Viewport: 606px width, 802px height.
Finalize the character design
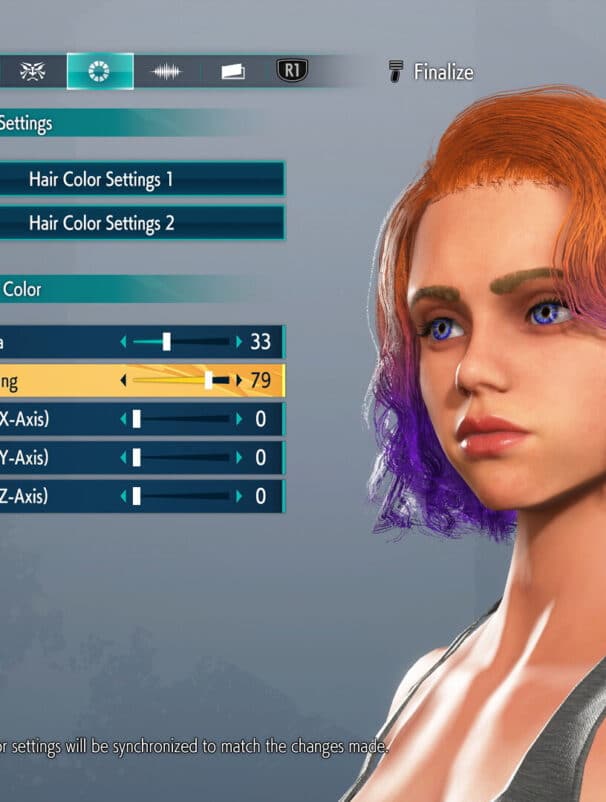431,72
